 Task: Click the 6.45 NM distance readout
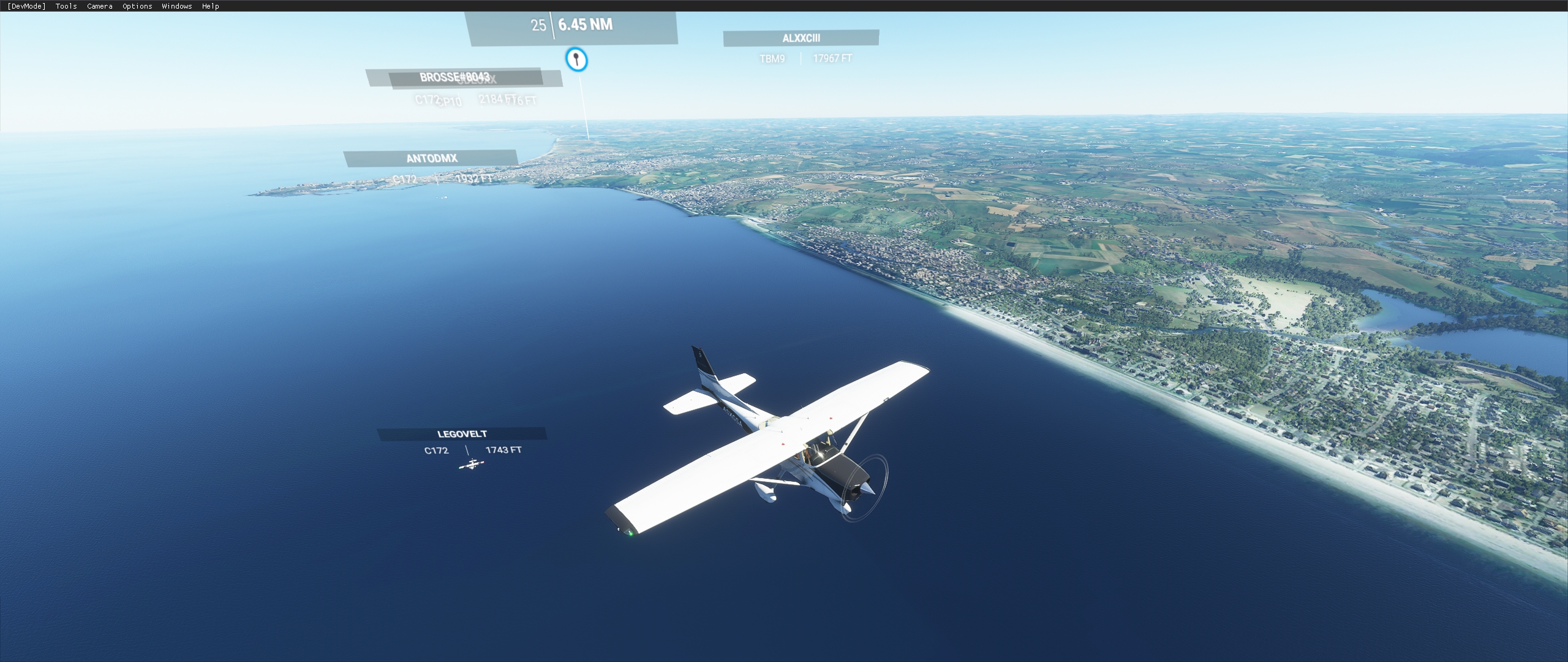pos(586,26)
